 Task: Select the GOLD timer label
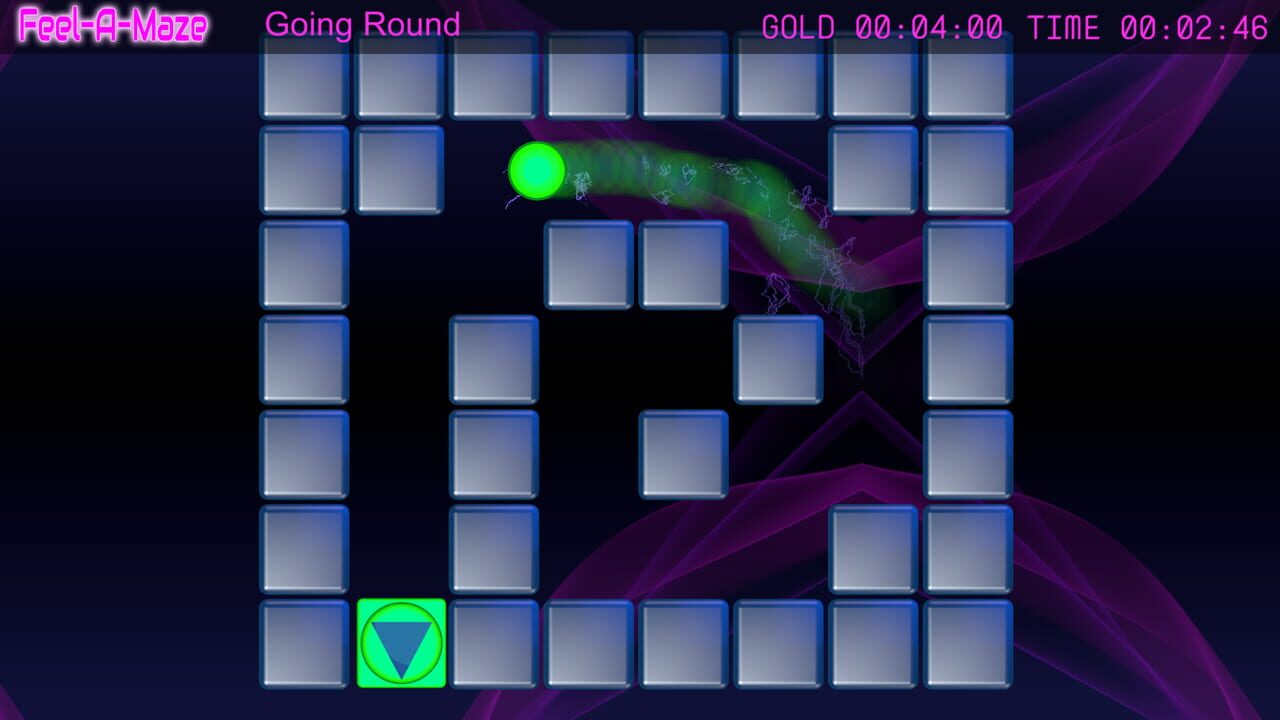(x=795, y=26)
